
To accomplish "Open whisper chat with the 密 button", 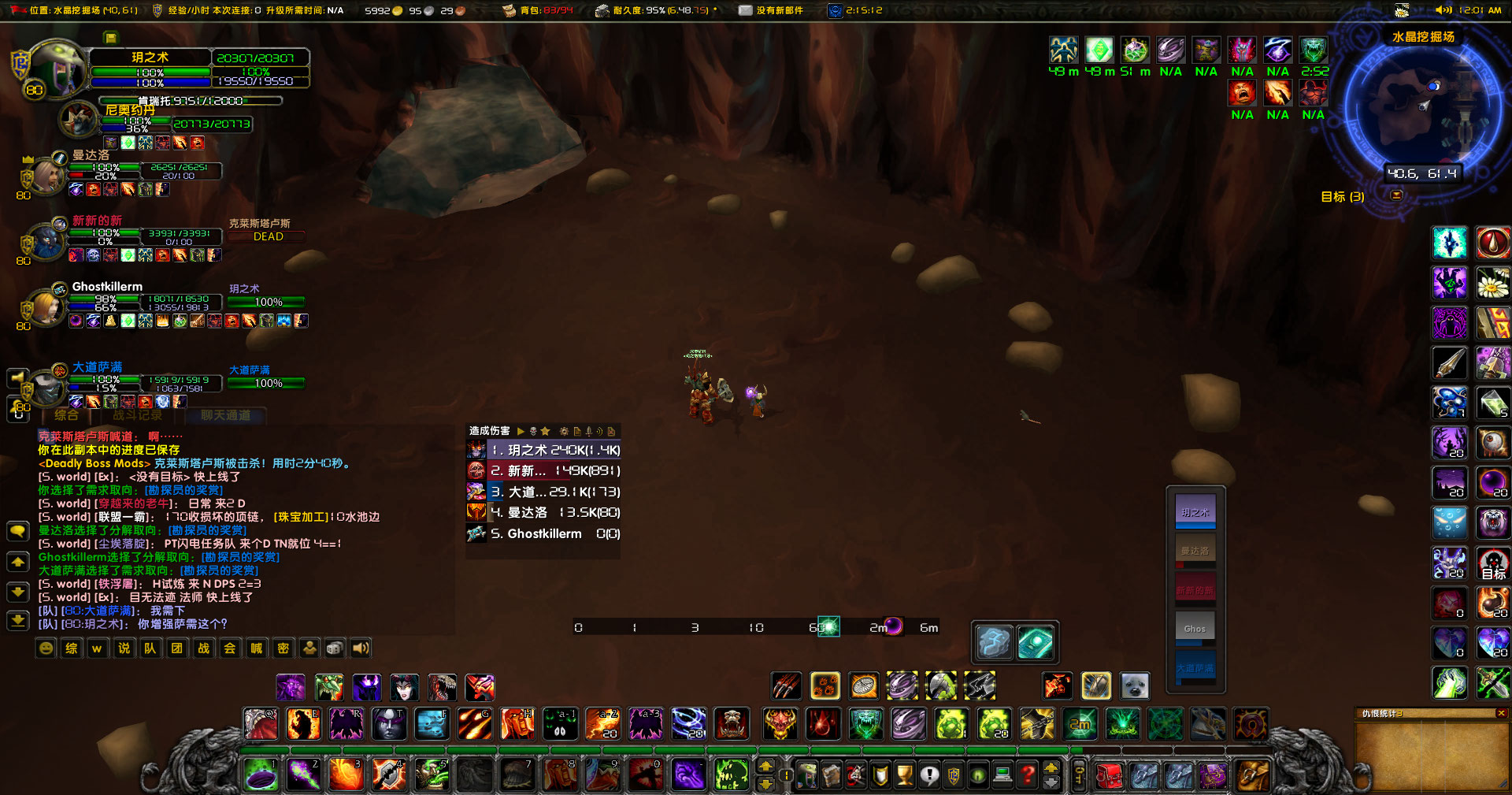I will coord(283,648).
